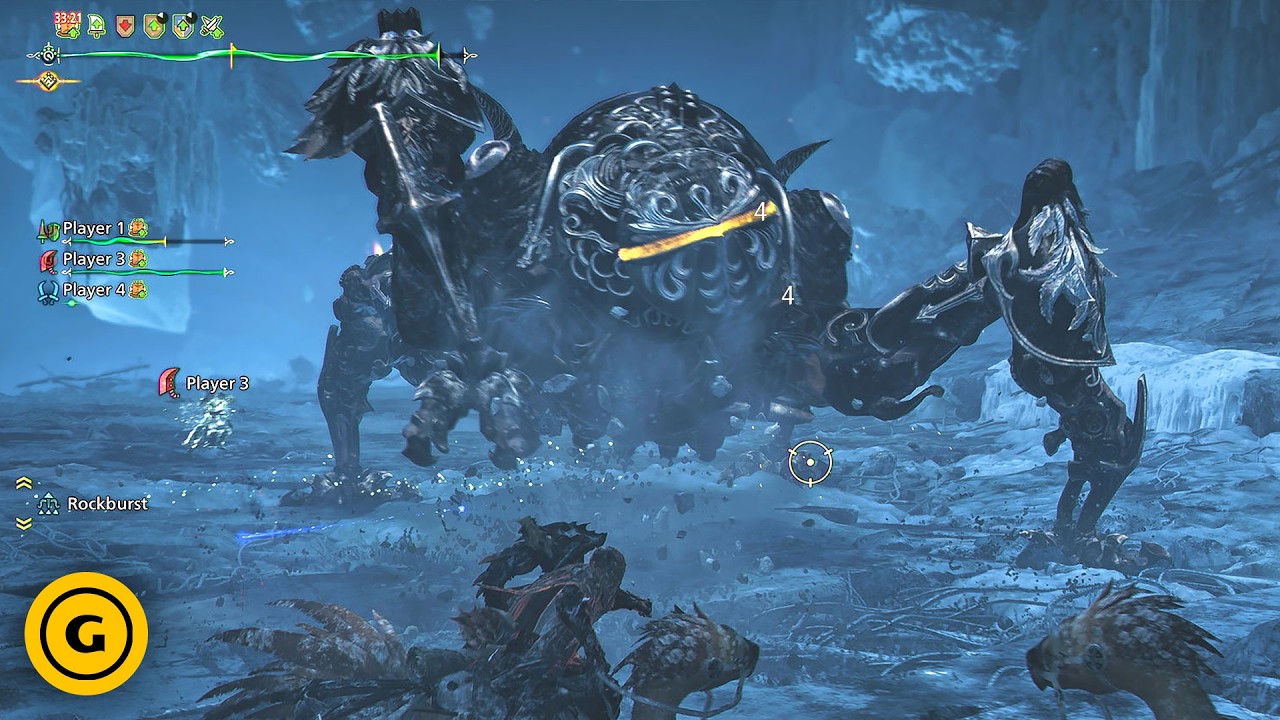
Task: Cycle to previous ammo with the up chevron
Action: click(24, 484)
